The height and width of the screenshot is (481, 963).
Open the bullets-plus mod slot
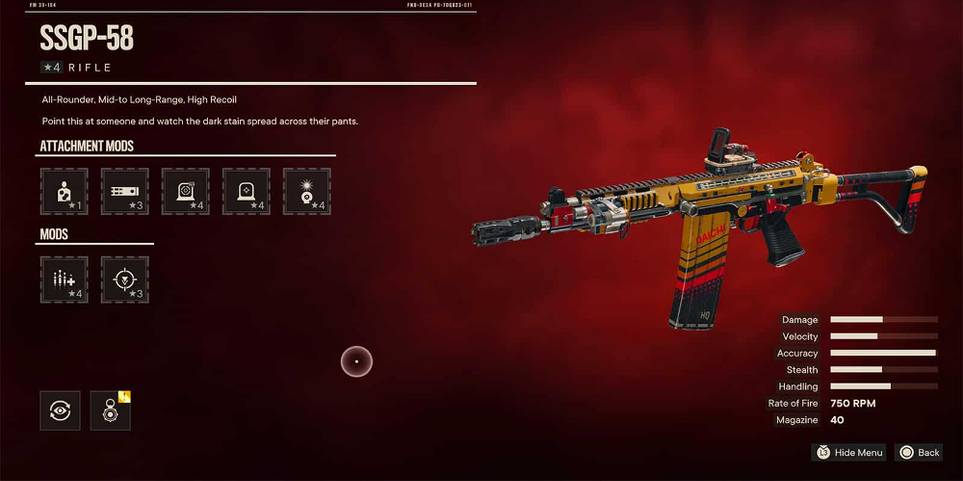coord(64,280)
